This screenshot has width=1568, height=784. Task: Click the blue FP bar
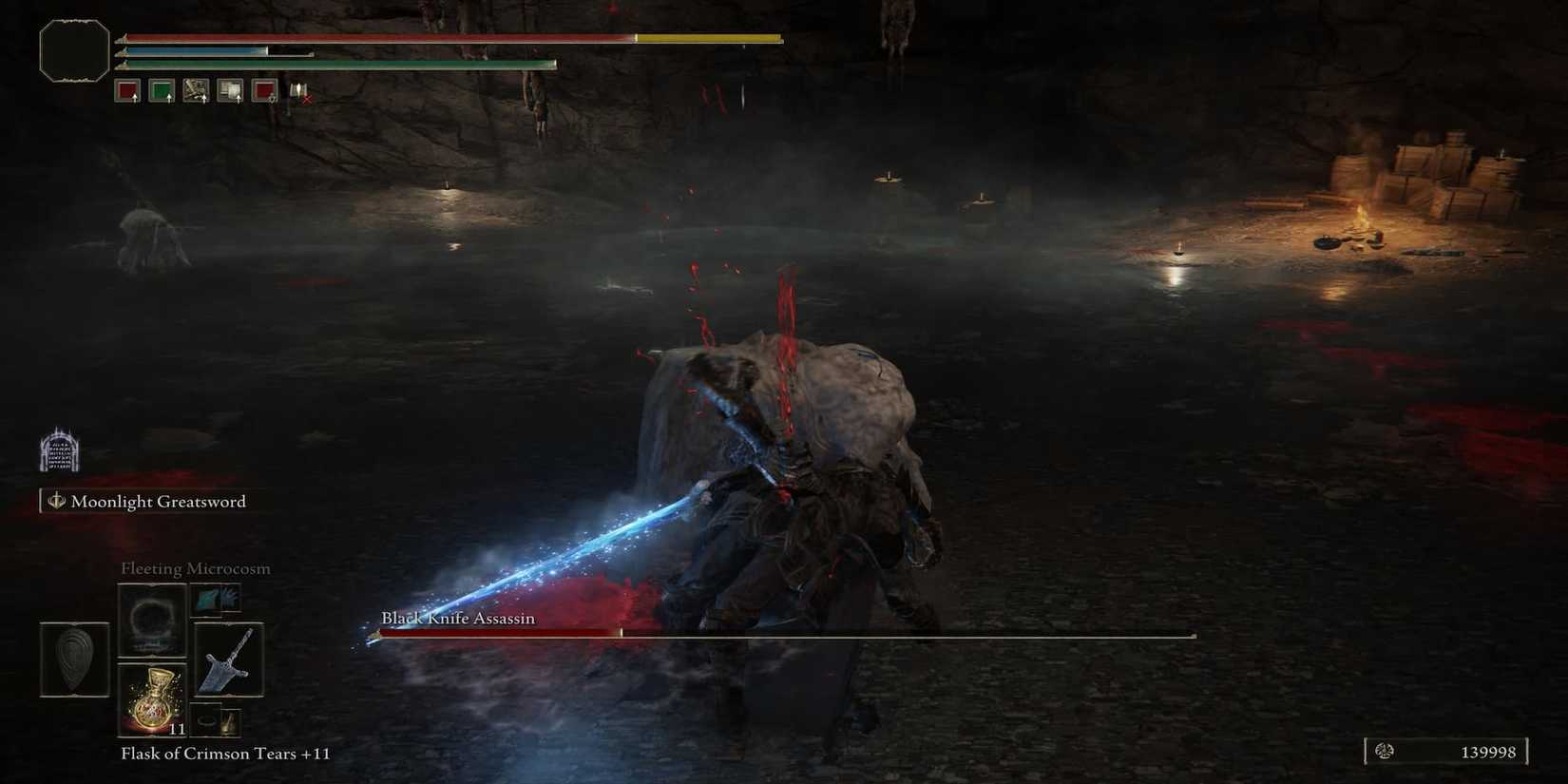pos(190,51)
